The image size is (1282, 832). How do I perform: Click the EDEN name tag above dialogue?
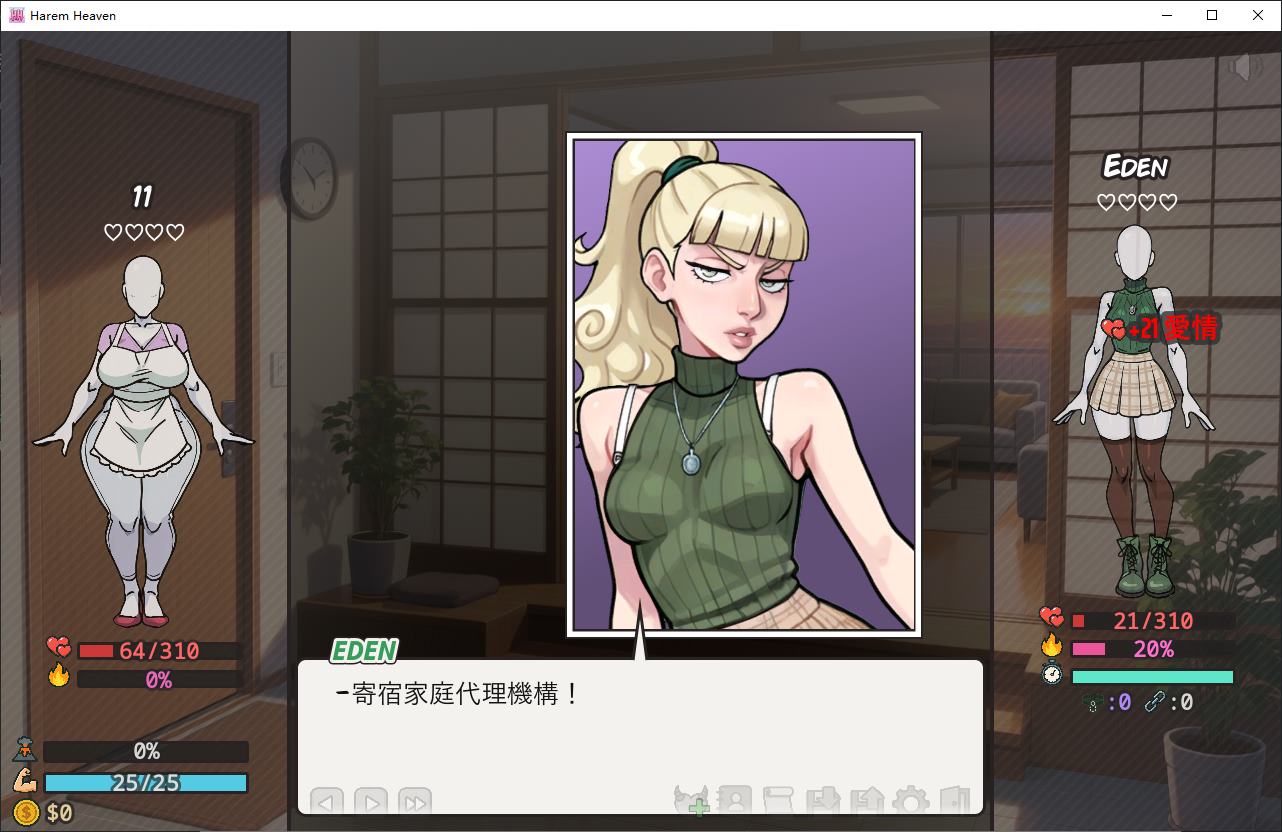[362, 651]
